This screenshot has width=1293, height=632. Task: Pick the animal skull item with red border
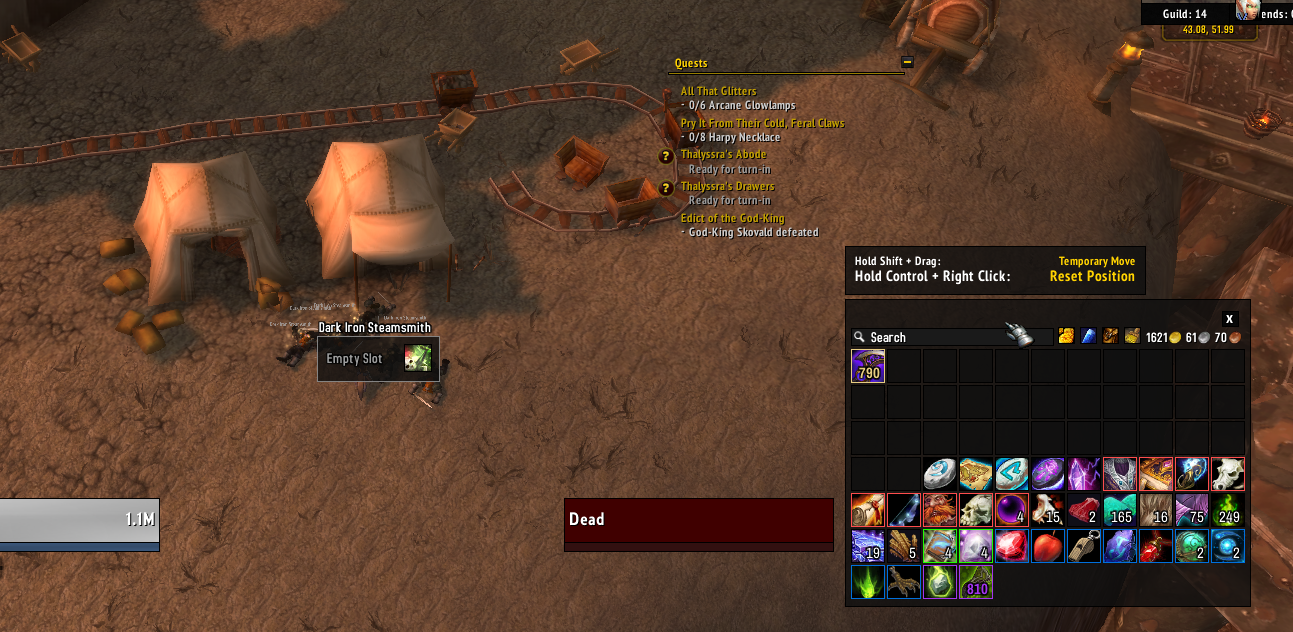click(1227, 474)
